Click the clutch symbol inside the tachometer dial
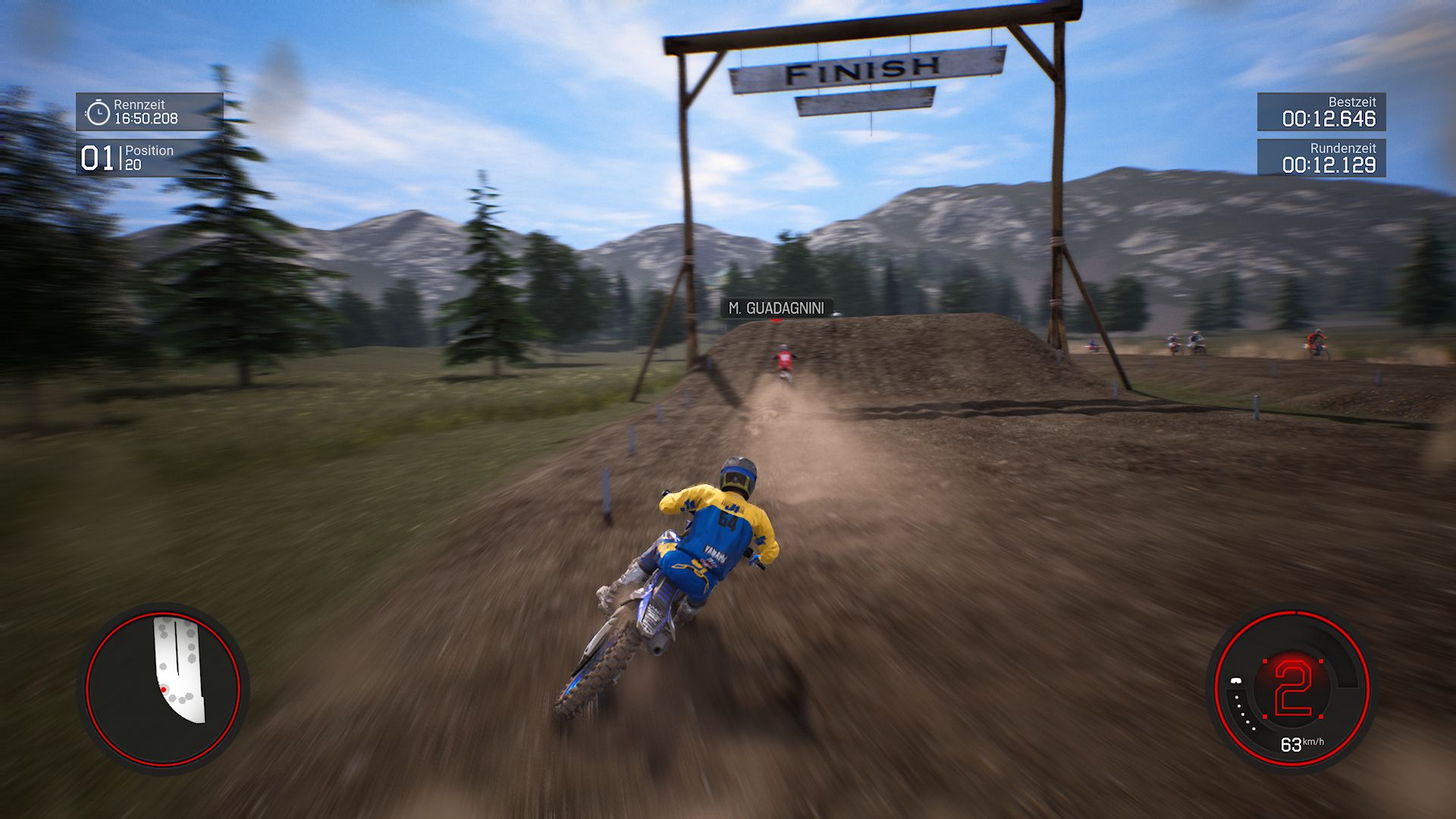 click(1236, 680)
